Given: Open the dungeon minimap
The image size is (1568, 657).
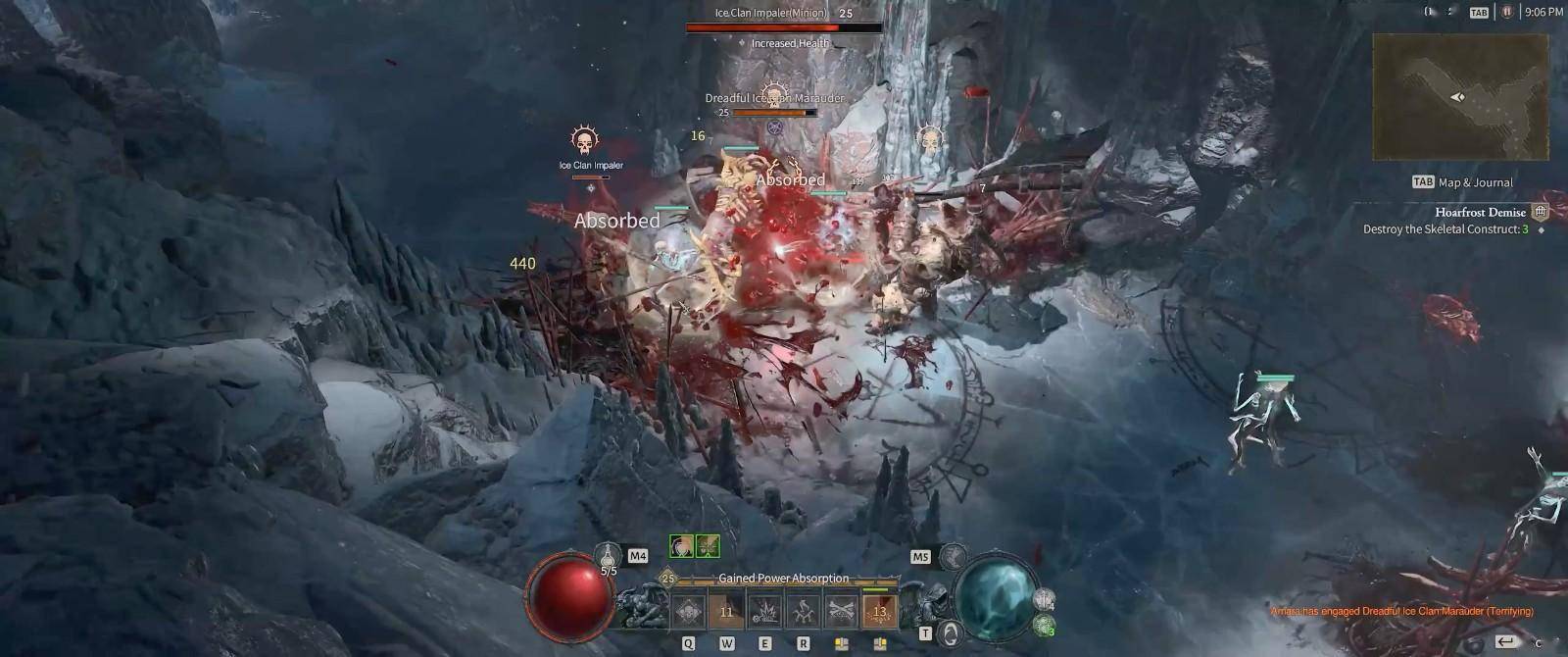Looking at the screenshot, I should click(x=1460, y=97).
